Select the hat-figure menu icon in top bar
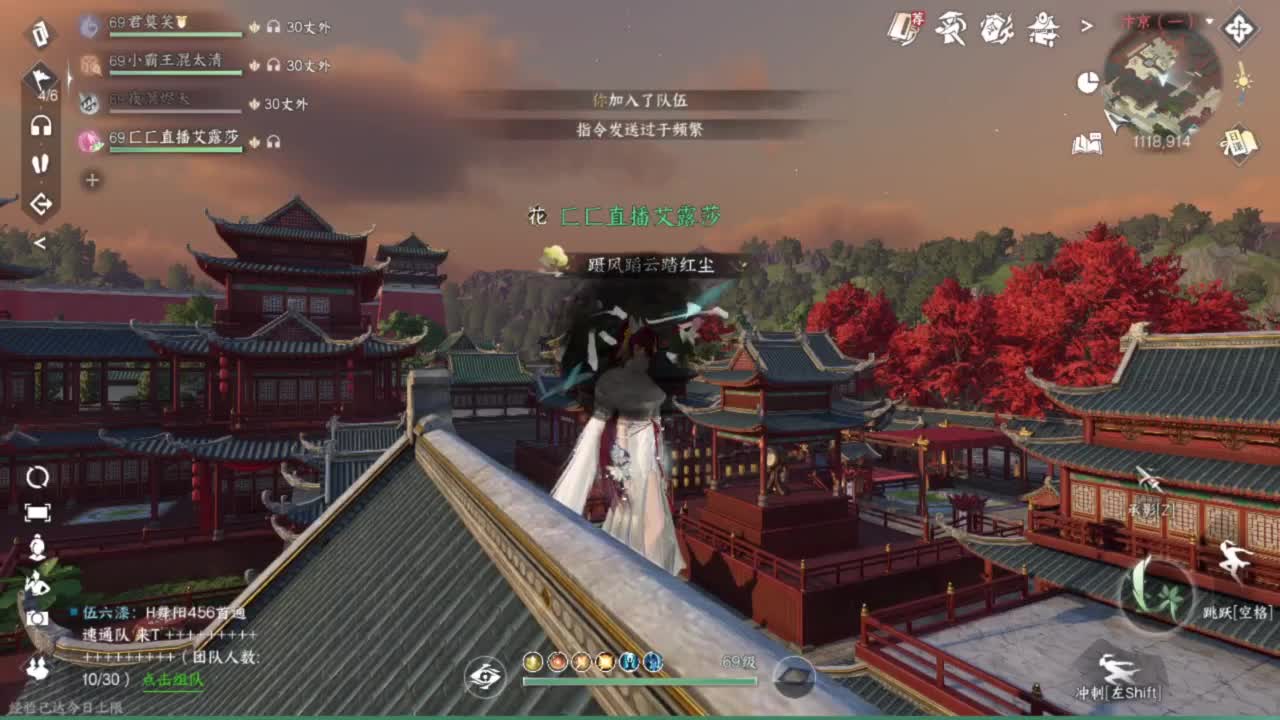The width and height of the screenshot is (1280, 720). pos(950,28)
